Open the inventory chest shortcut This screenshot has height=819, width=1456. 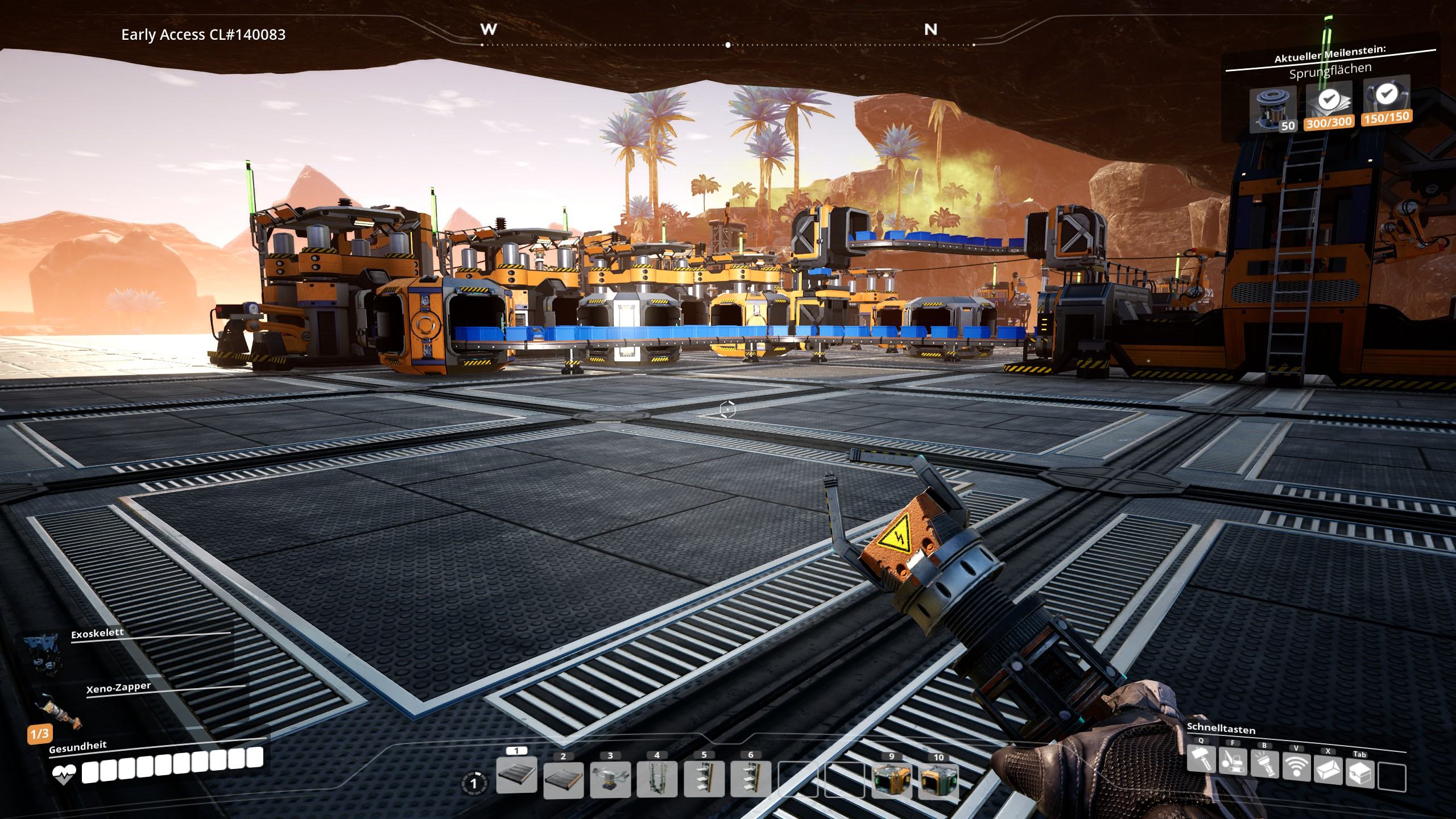tap(1360, 773)
